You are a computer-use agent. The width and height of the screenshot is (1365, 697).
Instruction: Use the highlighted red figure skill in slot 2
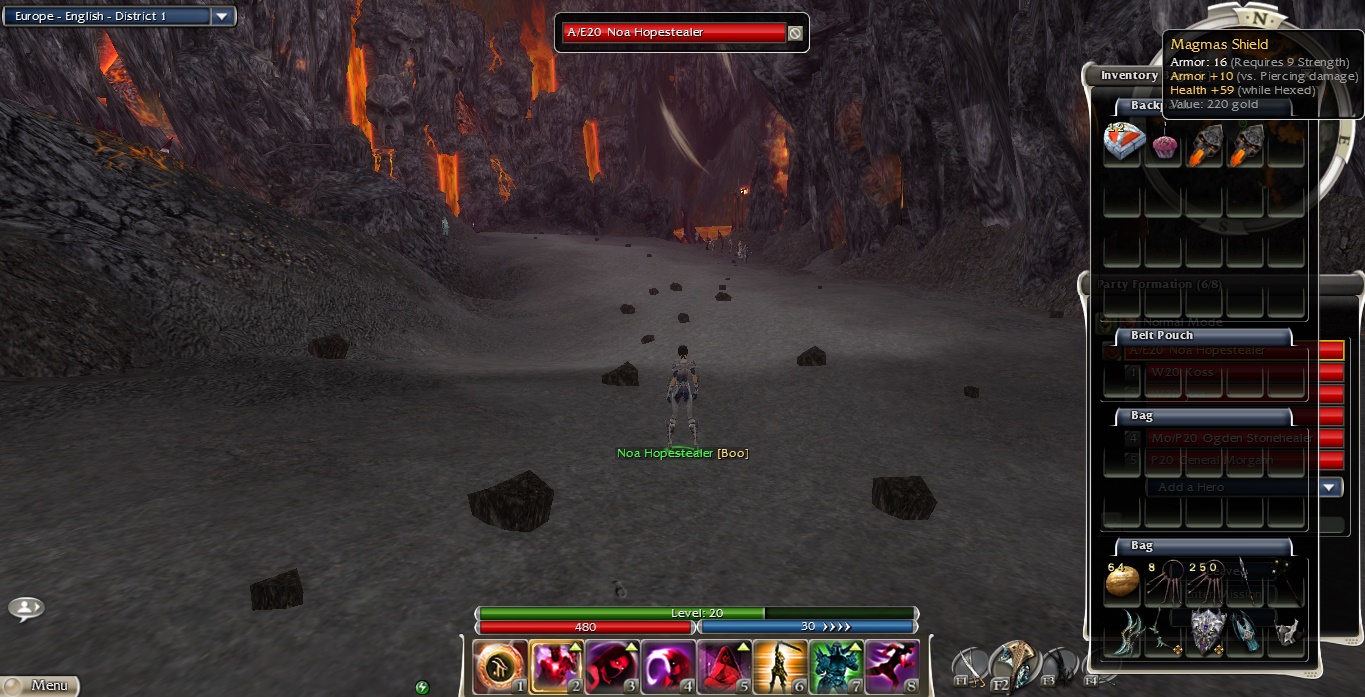[556, 667]
